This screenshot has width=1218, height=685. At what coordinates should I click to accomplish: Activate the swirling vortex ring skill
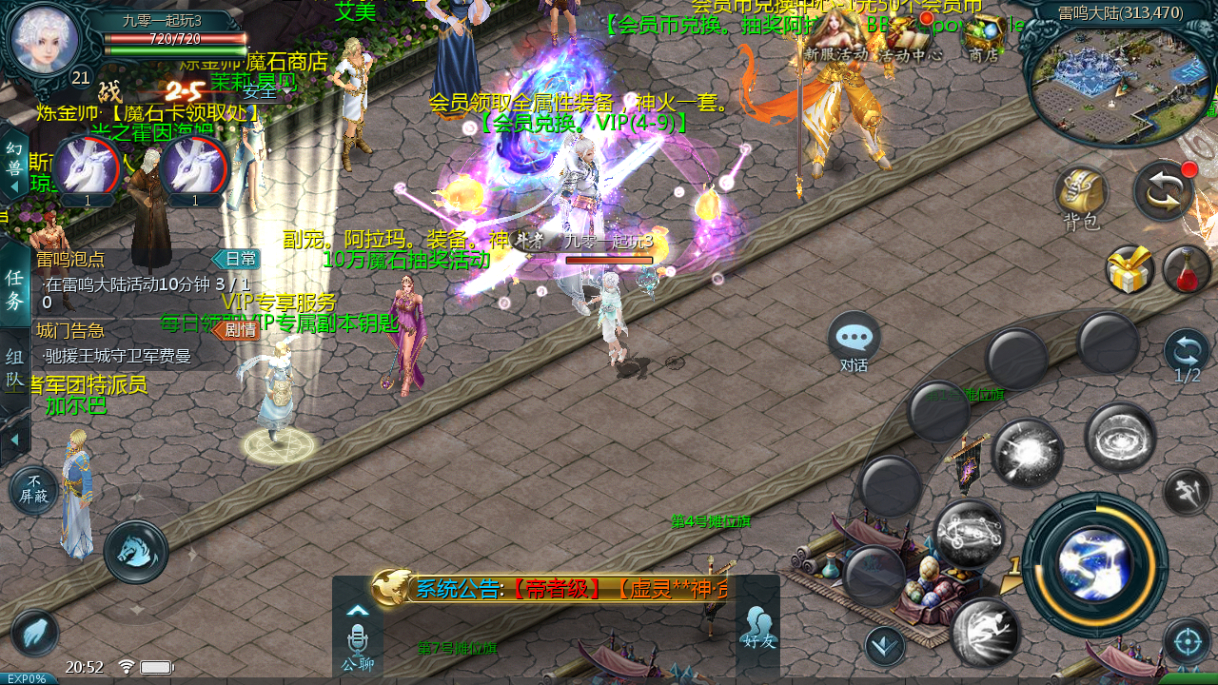point(1120,438)
